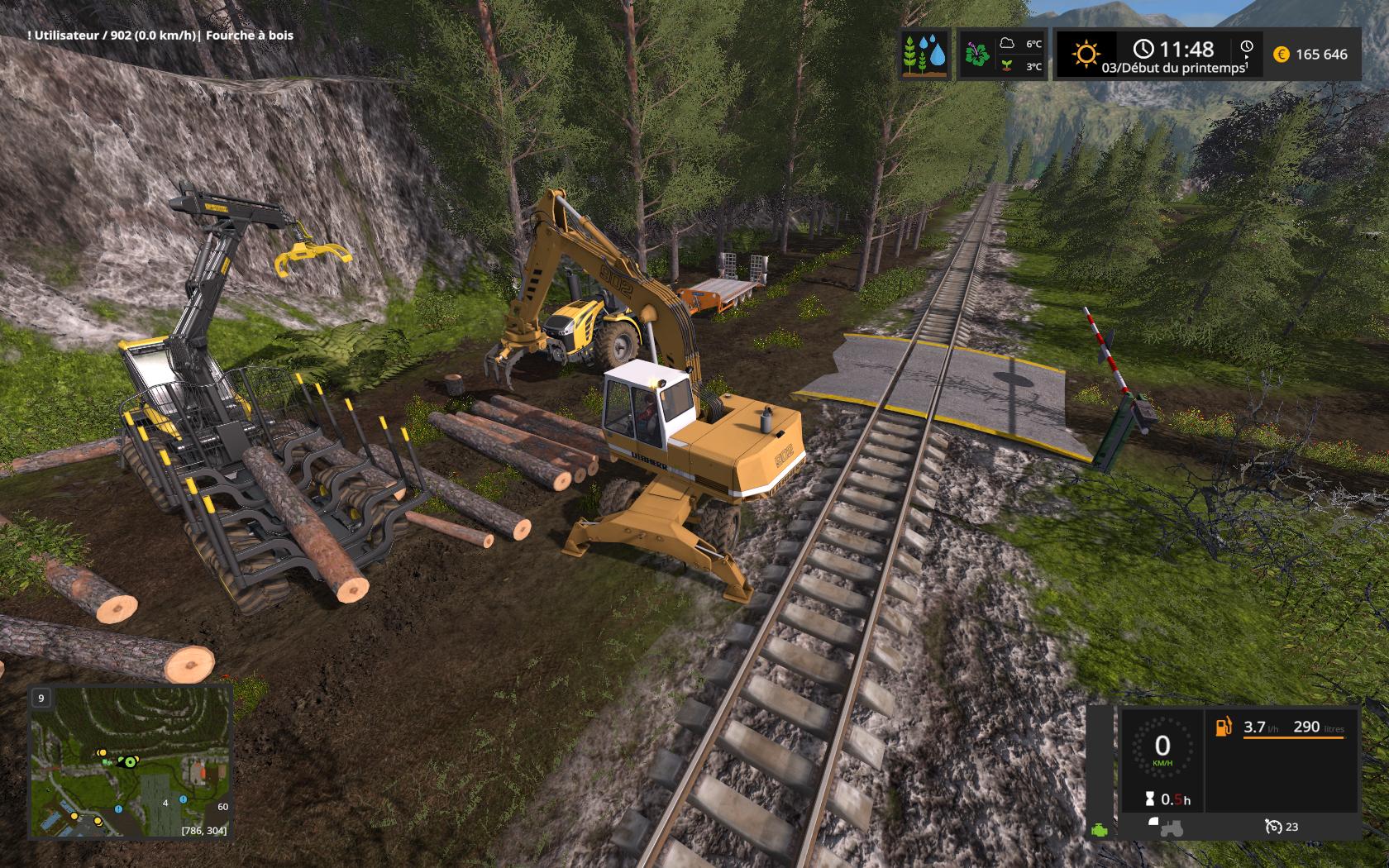Click the green player marker on minimap

pyautogui.click(x=129, y=761)
